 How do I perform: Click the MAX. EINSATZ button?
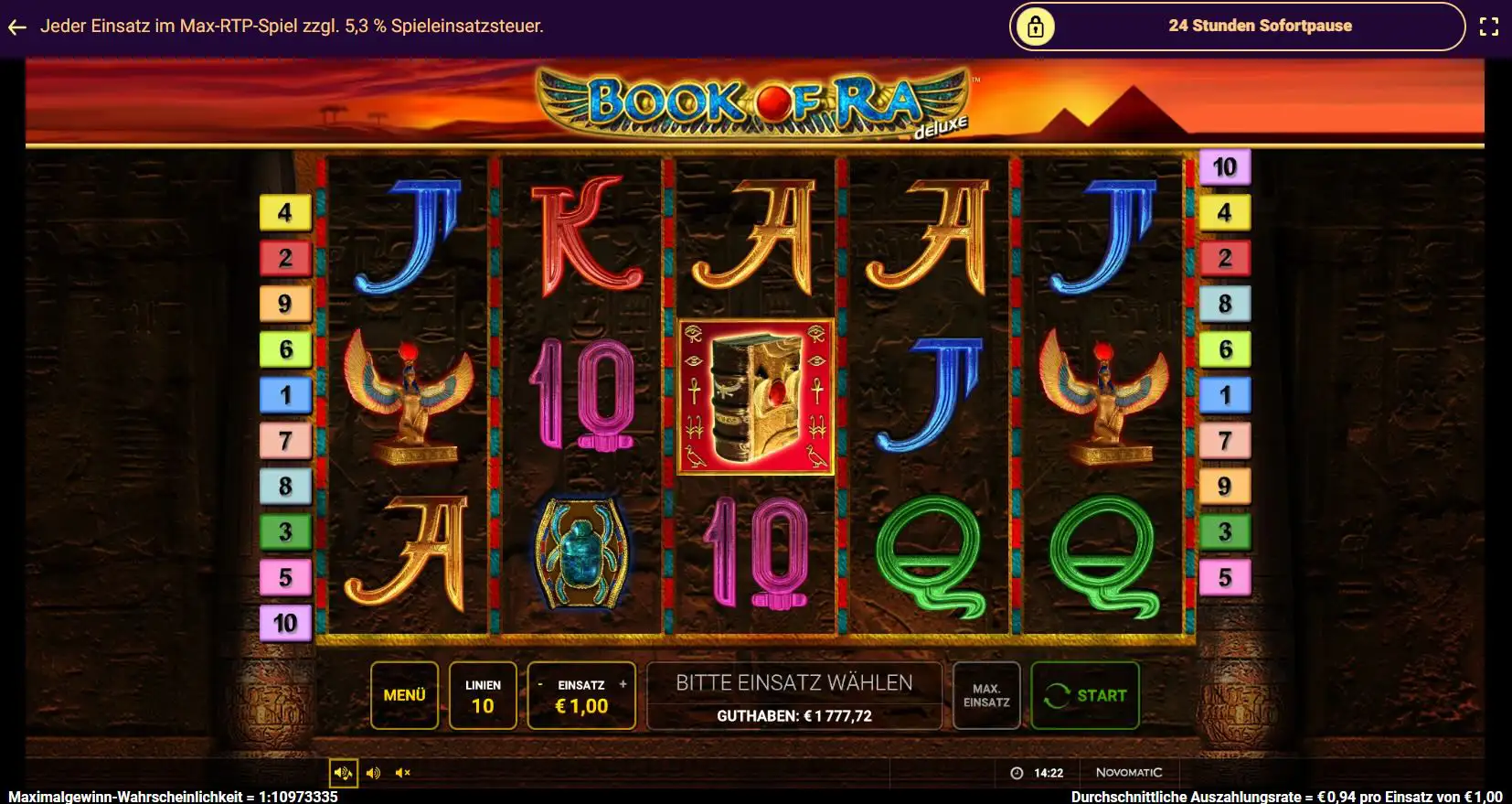986,695
